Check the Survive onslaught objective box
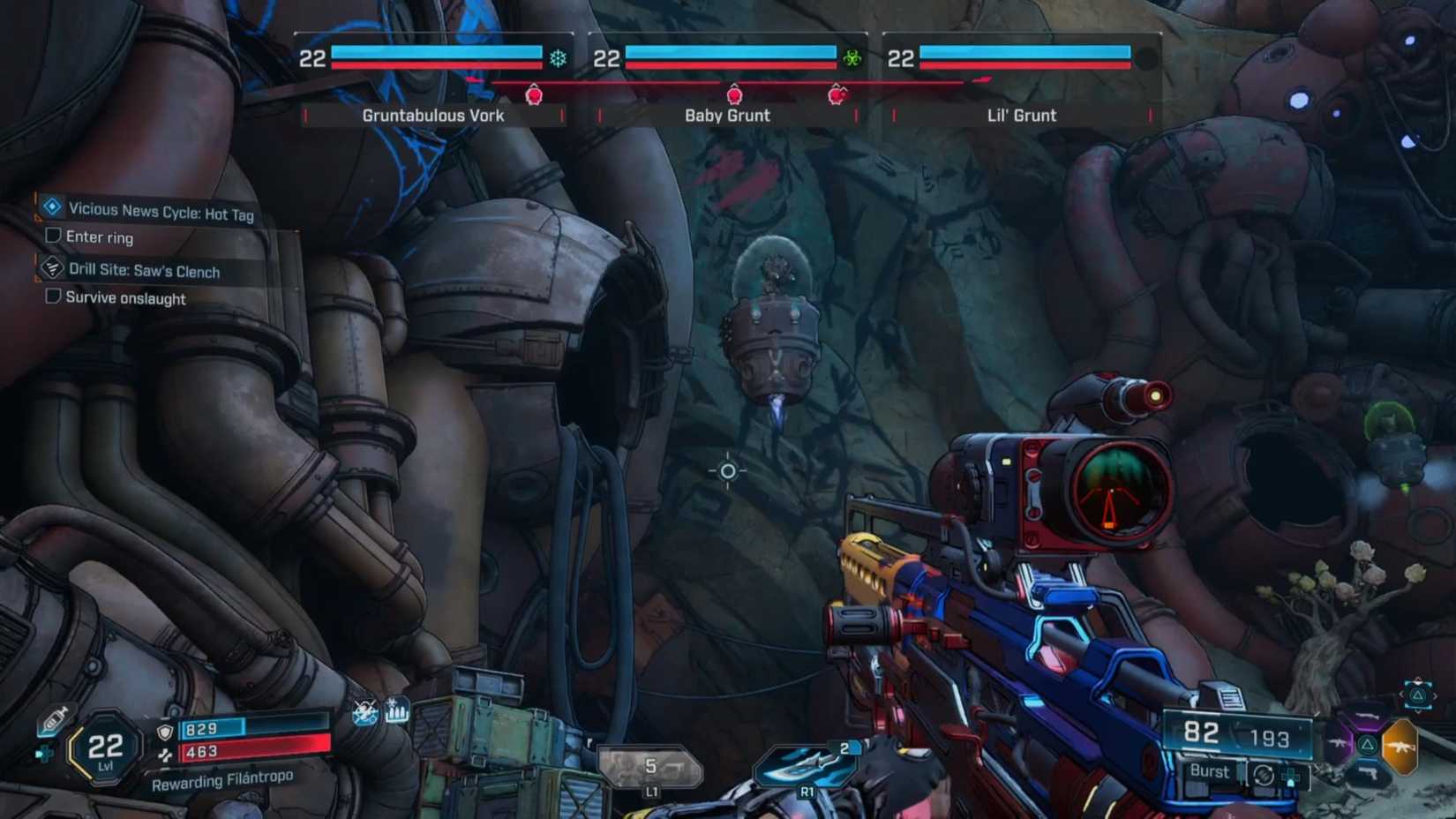This screenshot has height=819, width=1456. [51, 297]
